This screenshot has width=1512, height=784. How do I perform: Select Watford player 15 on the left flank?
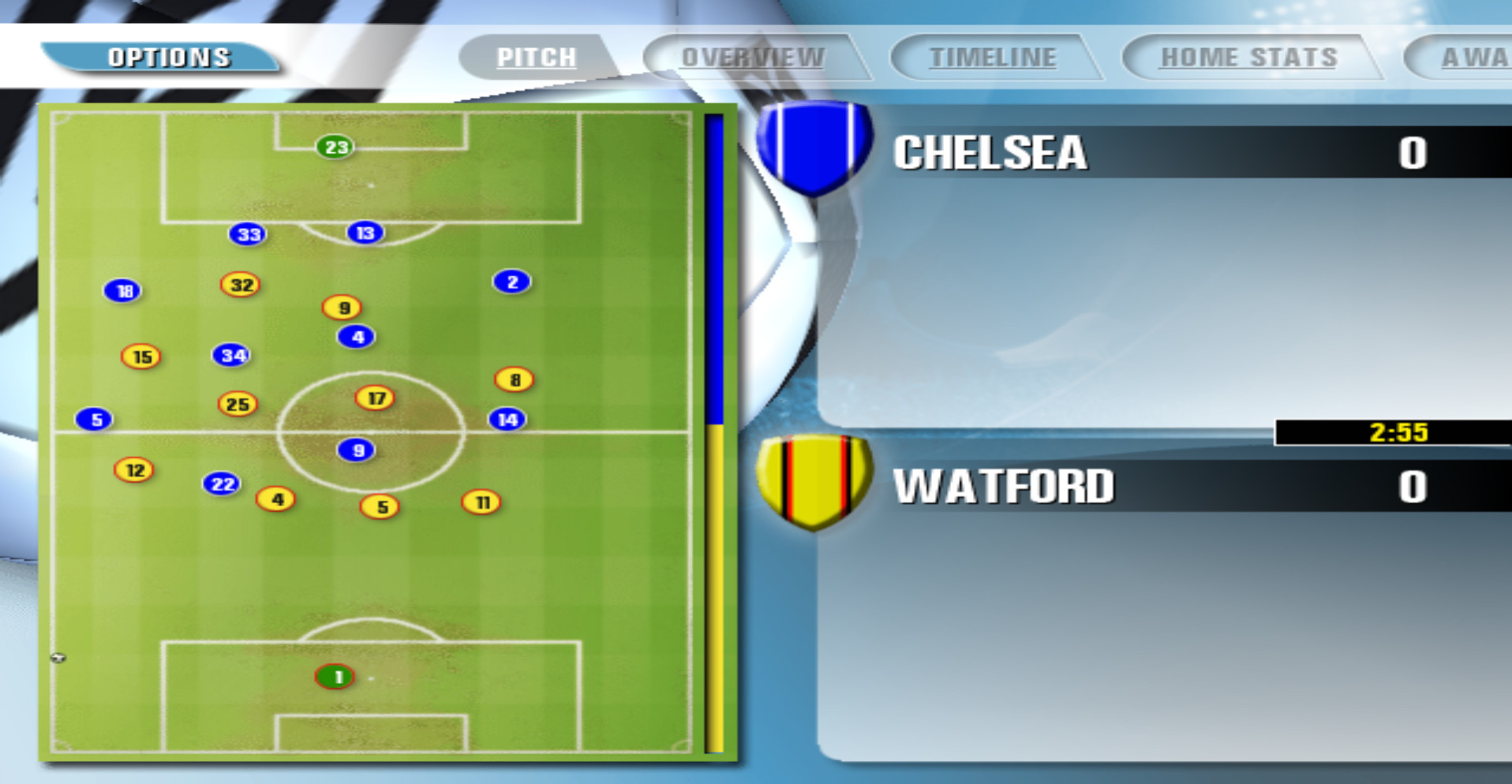pos(142,357)
